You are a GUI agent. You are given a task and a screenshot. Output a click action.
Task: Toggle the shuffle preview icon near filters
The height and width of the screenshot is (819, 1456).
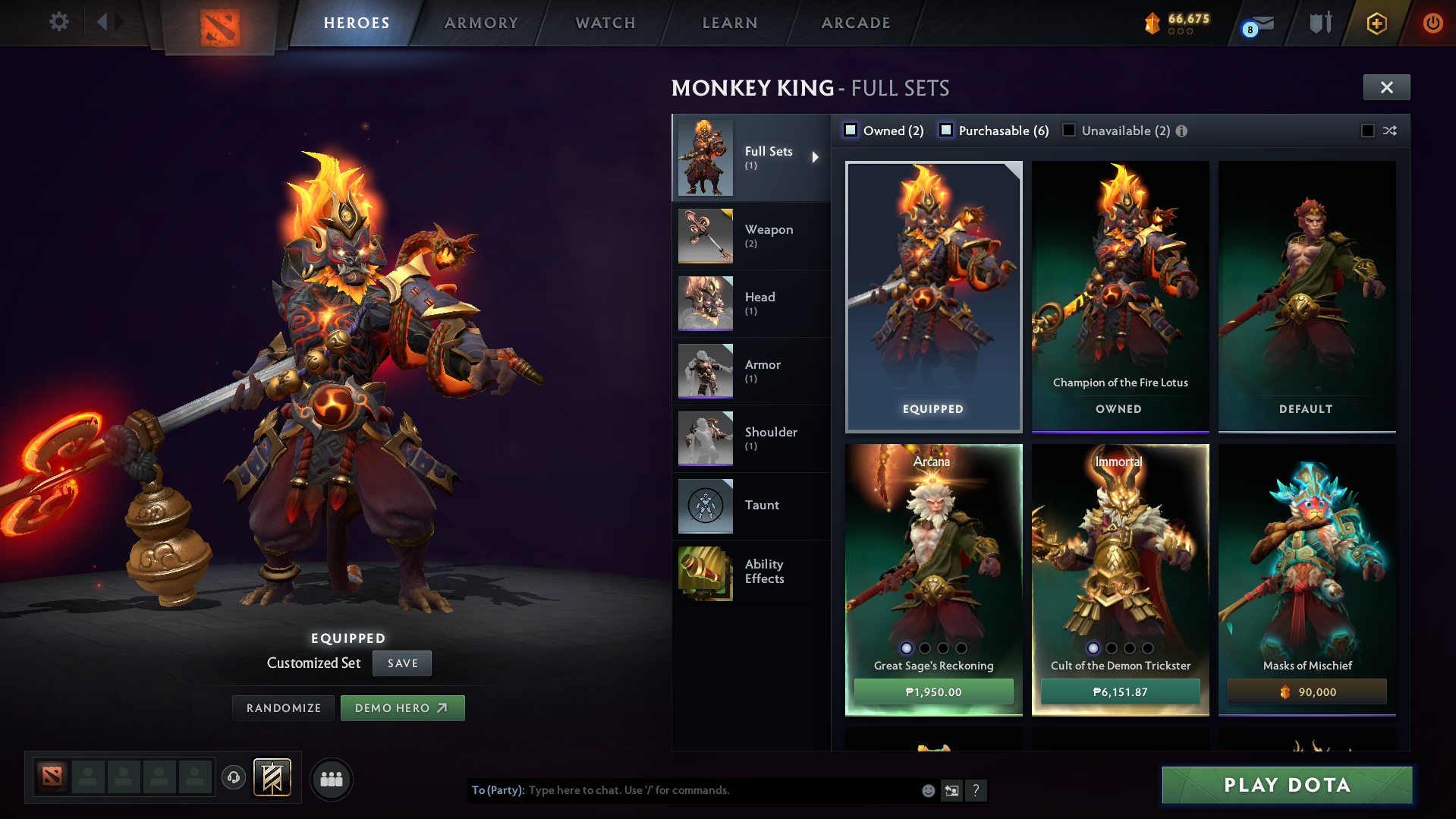pos(1391,130)
